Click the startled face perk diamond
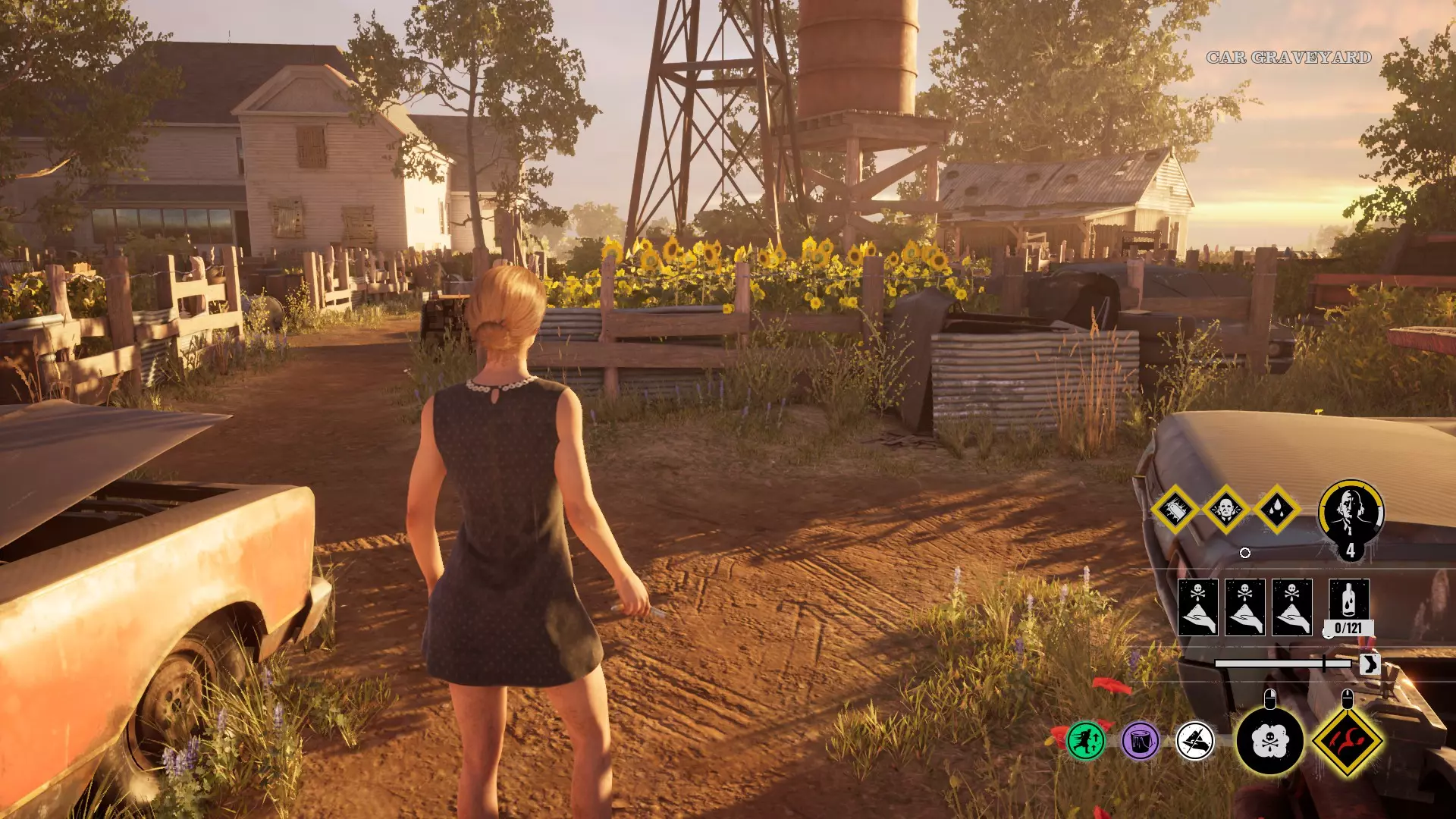 click(x=1225, y=510)
